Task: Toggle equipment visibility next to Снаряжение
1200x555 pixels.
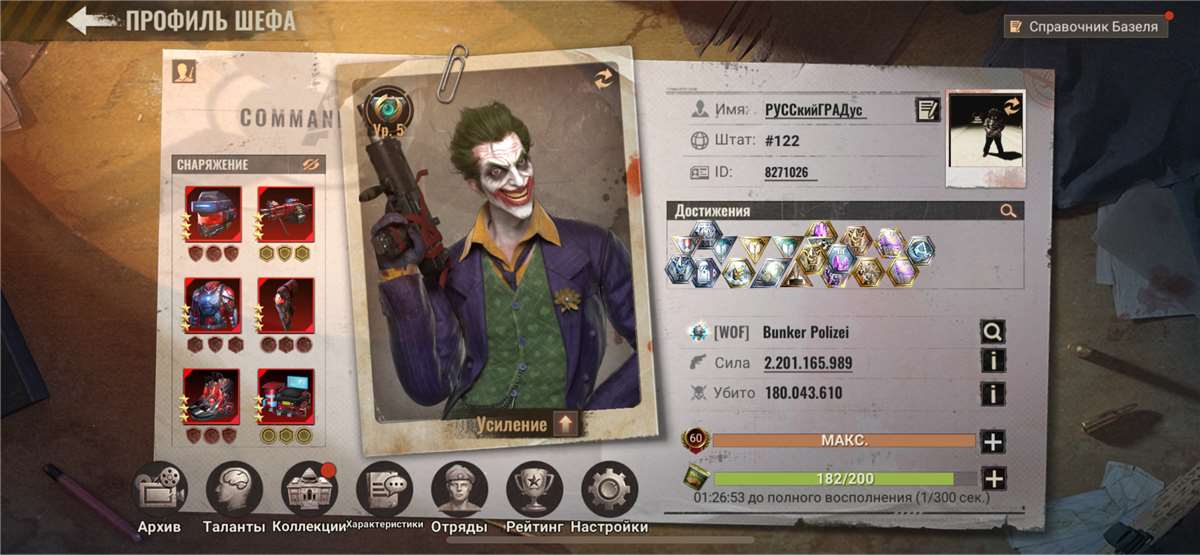Action: [309, 164]
